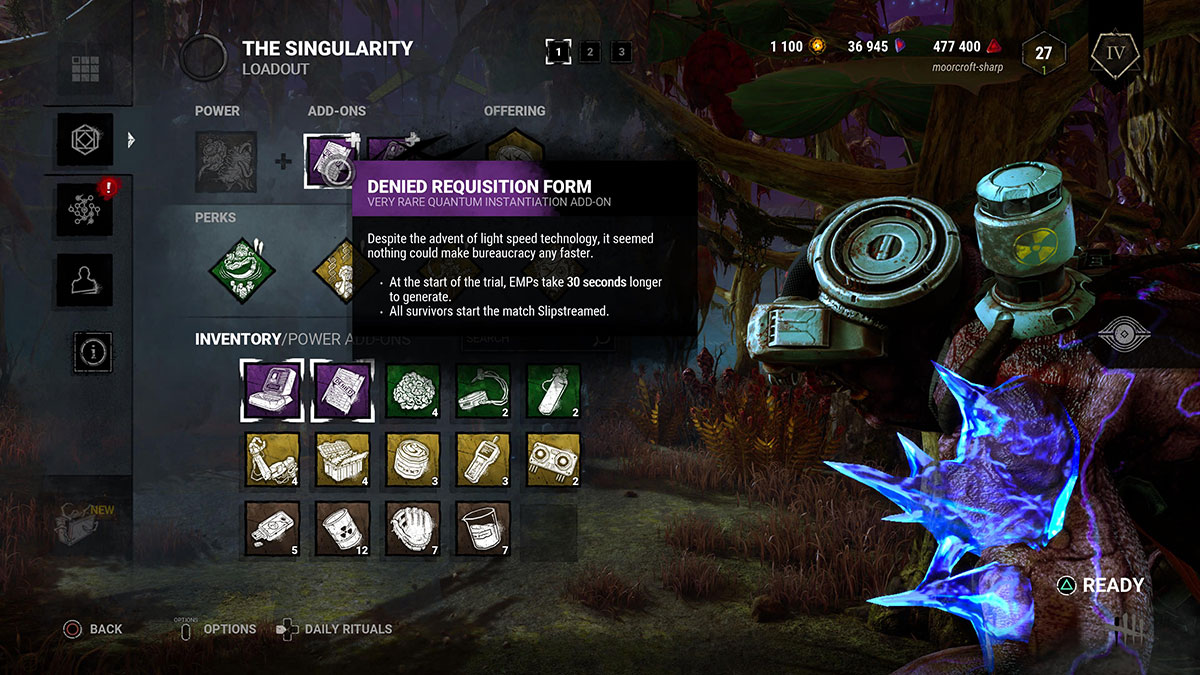Select the brown radioactive barrel add-on
Screen dimensions: 1200x675
click(x=343, y=530)
